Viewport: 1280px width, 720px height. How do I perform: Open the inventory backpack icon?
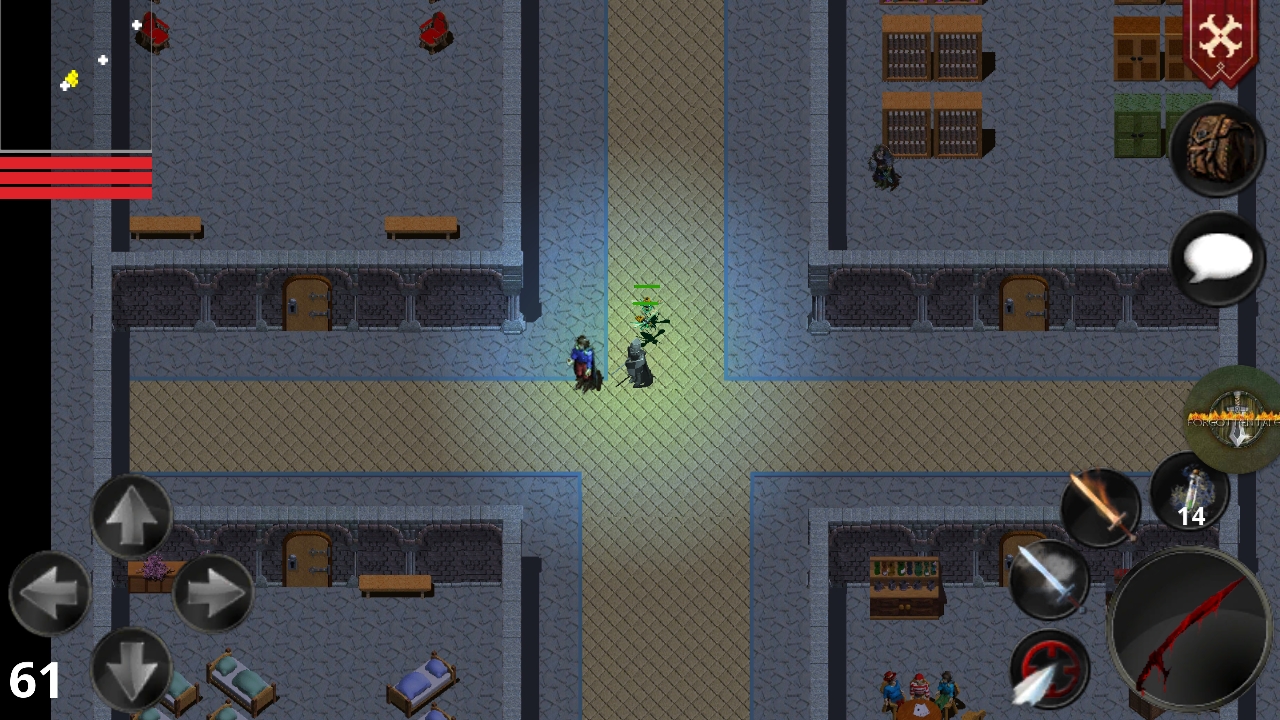click(x=1215, y=148)
